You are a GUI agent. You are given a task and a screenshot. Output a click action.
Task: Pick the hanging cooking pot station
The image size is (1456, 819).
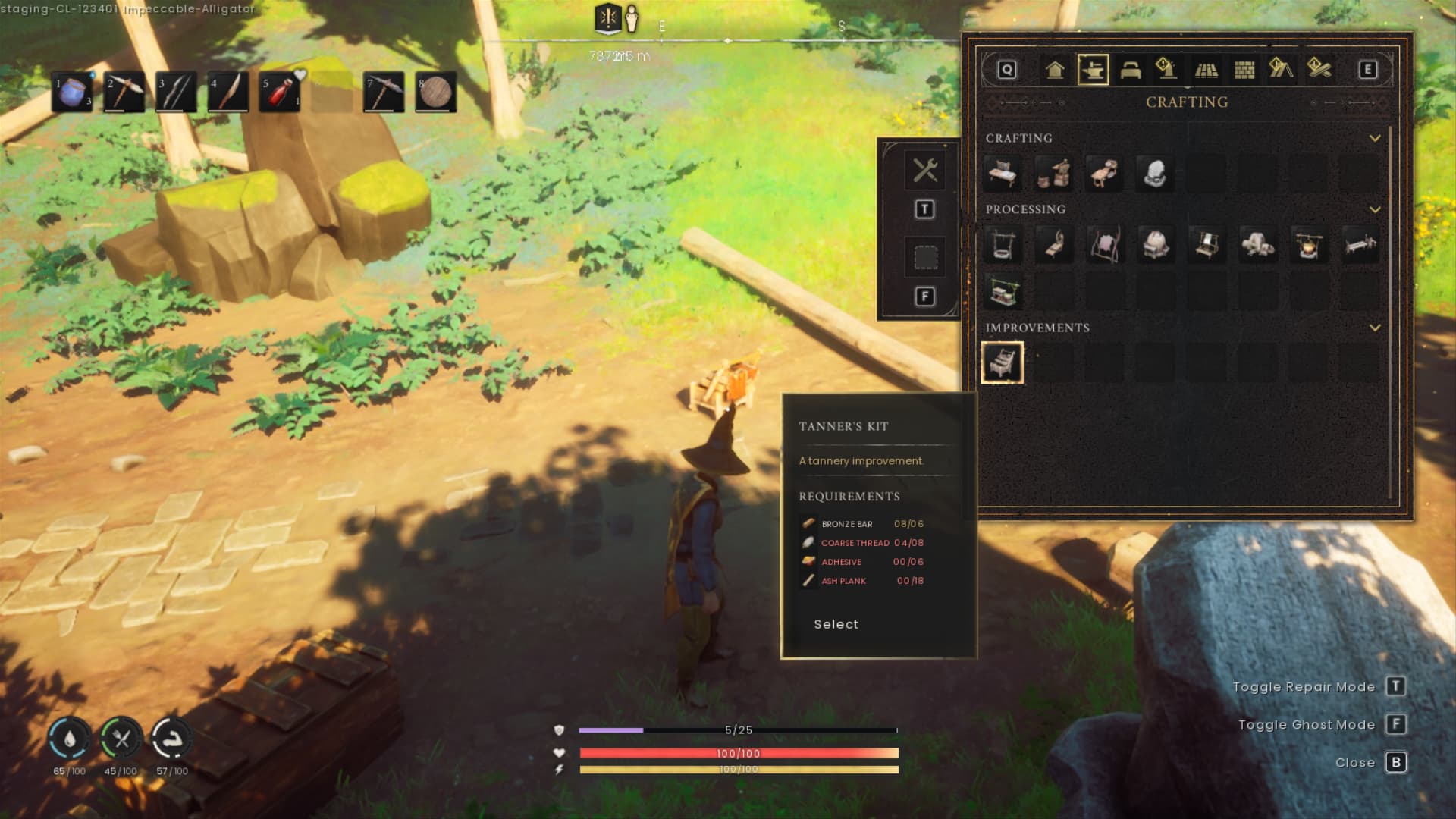(x=1308, y=245)
